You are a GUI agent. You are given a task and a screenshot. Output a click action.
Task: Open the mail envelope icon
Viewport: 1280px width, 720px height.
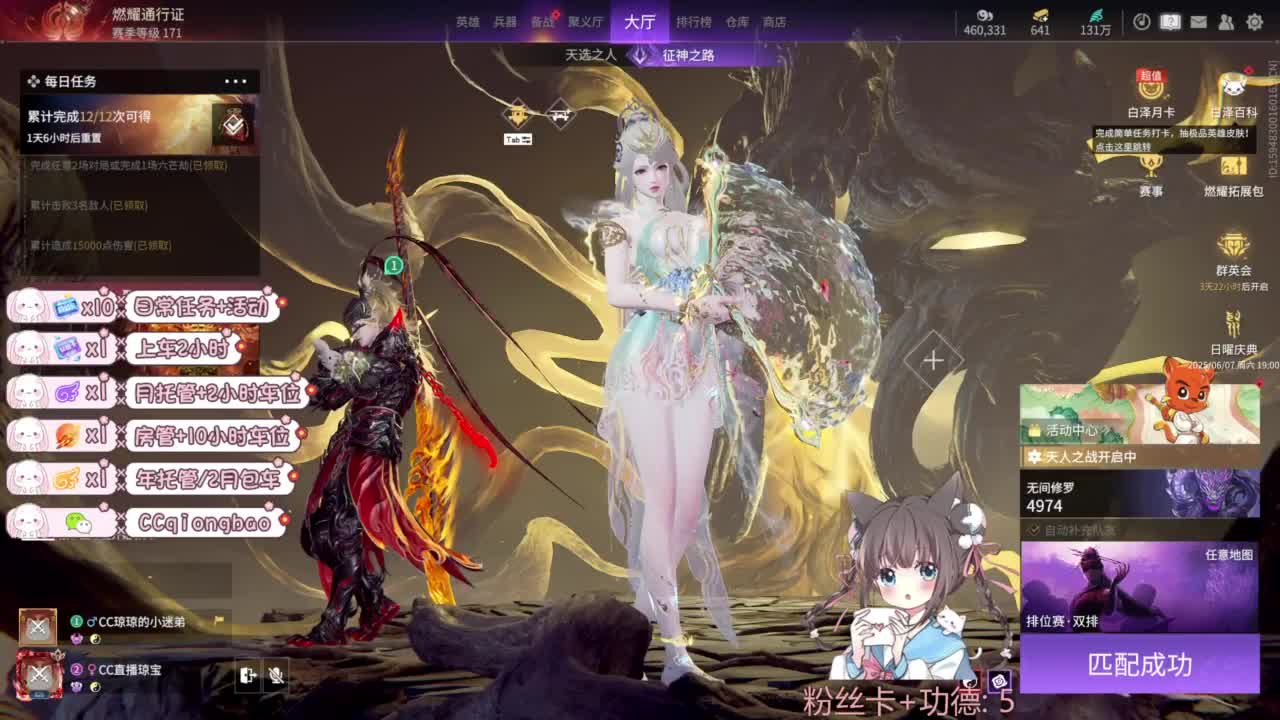tap(1198, 21)
